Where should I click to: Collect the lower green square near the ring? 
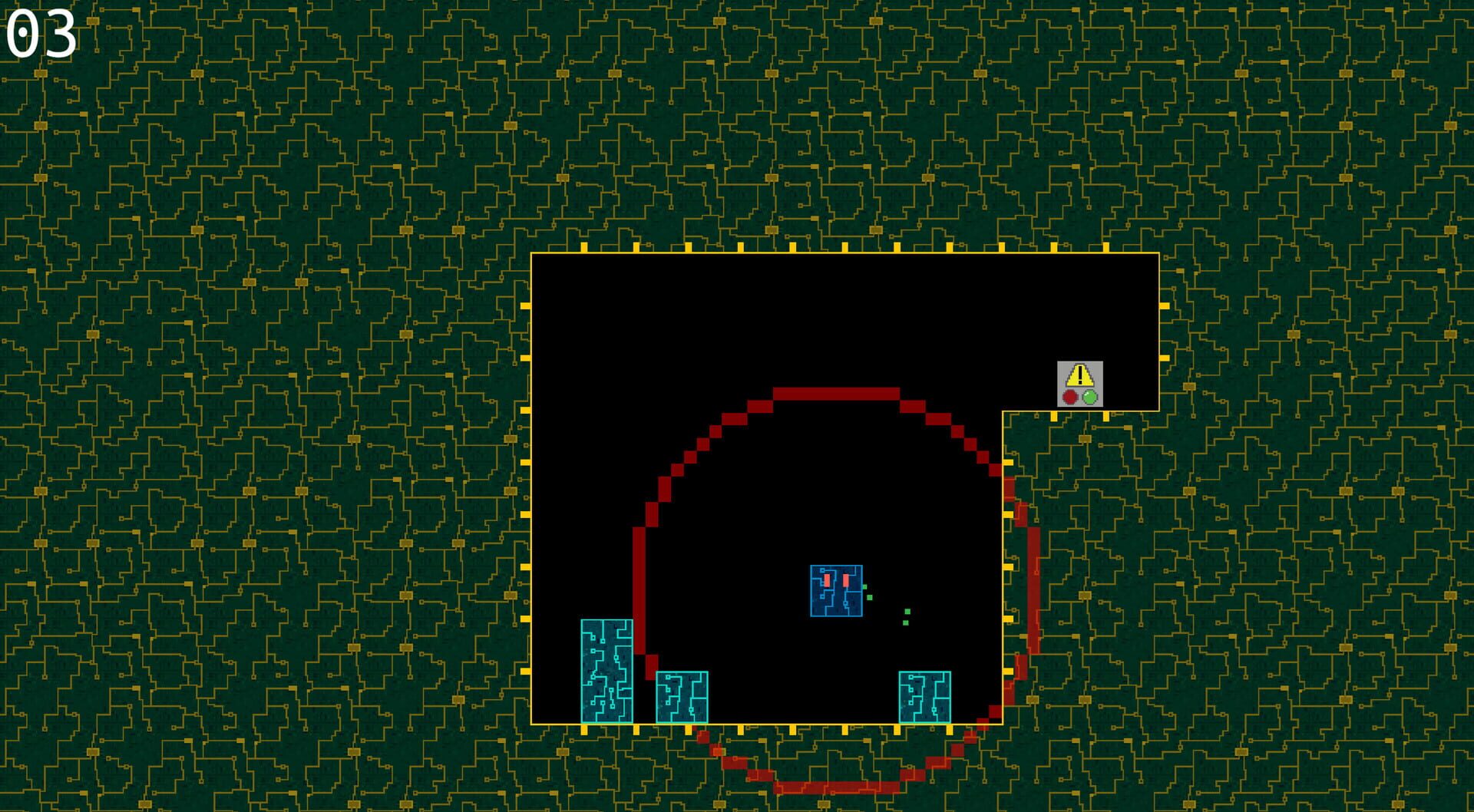[x=906, y=623]
